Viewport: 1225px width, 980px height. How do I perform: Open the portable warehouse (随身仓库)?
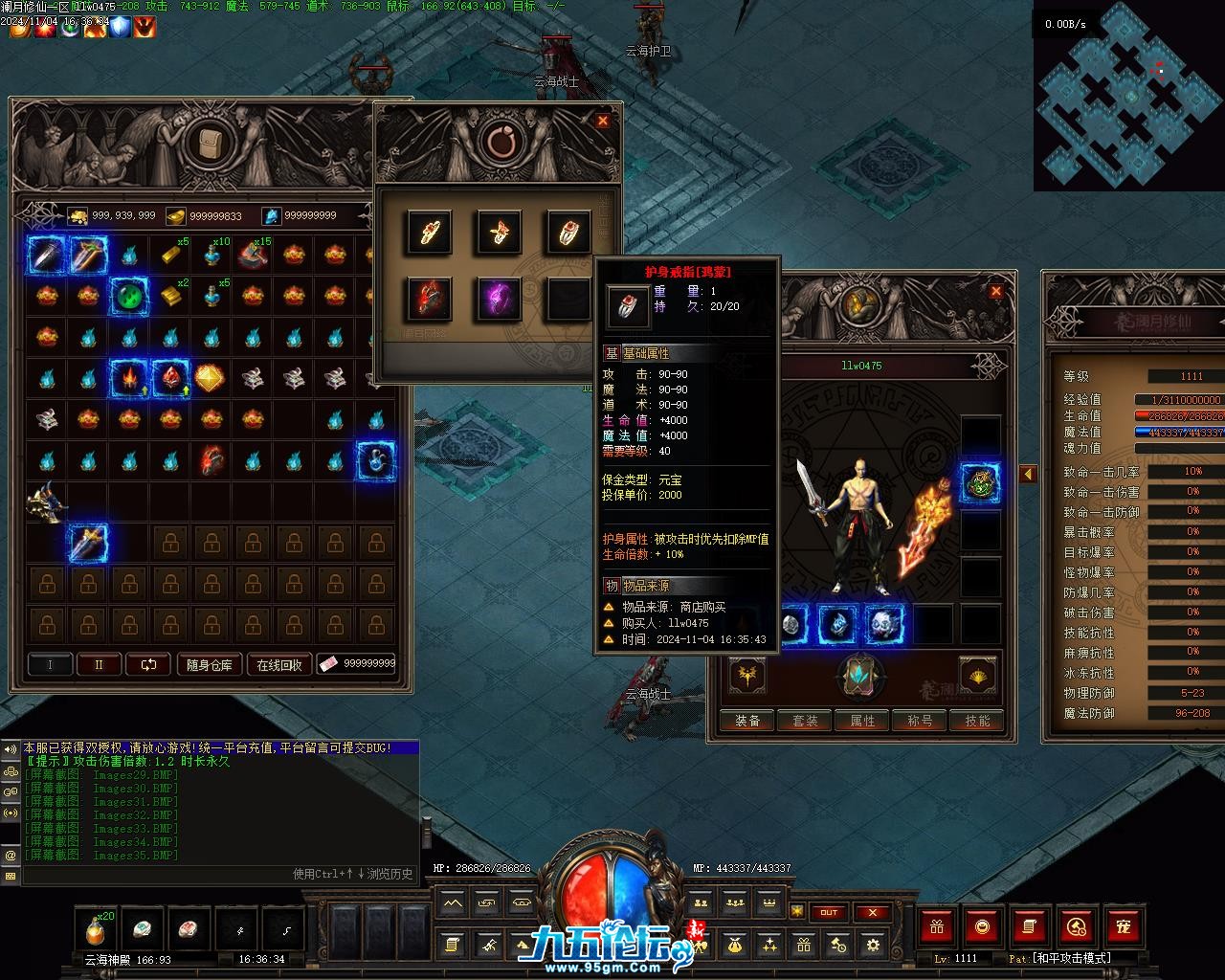(209, 665)
